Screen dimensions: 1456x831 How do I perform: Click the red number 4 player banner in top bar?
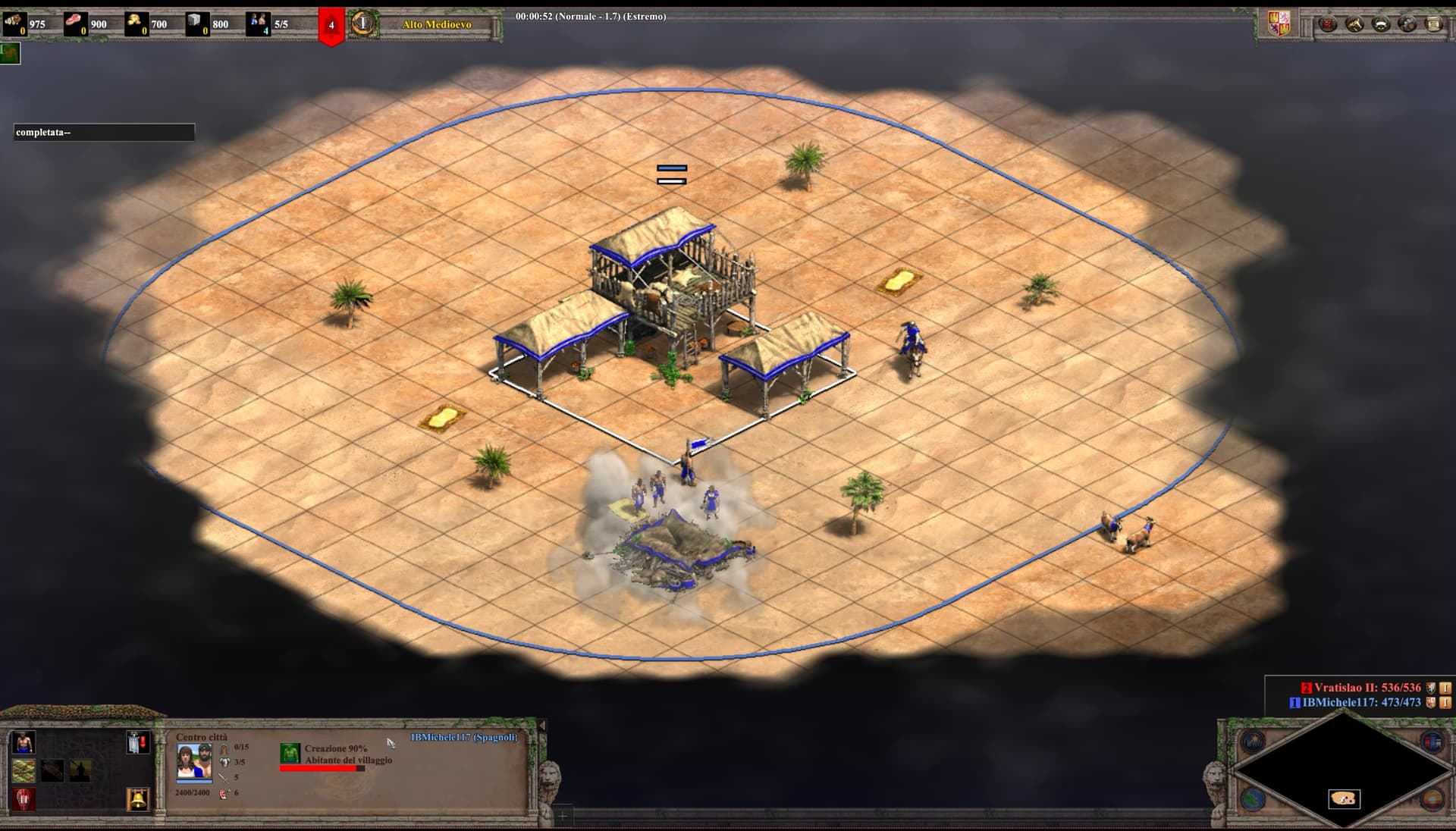tap(330, 23)
